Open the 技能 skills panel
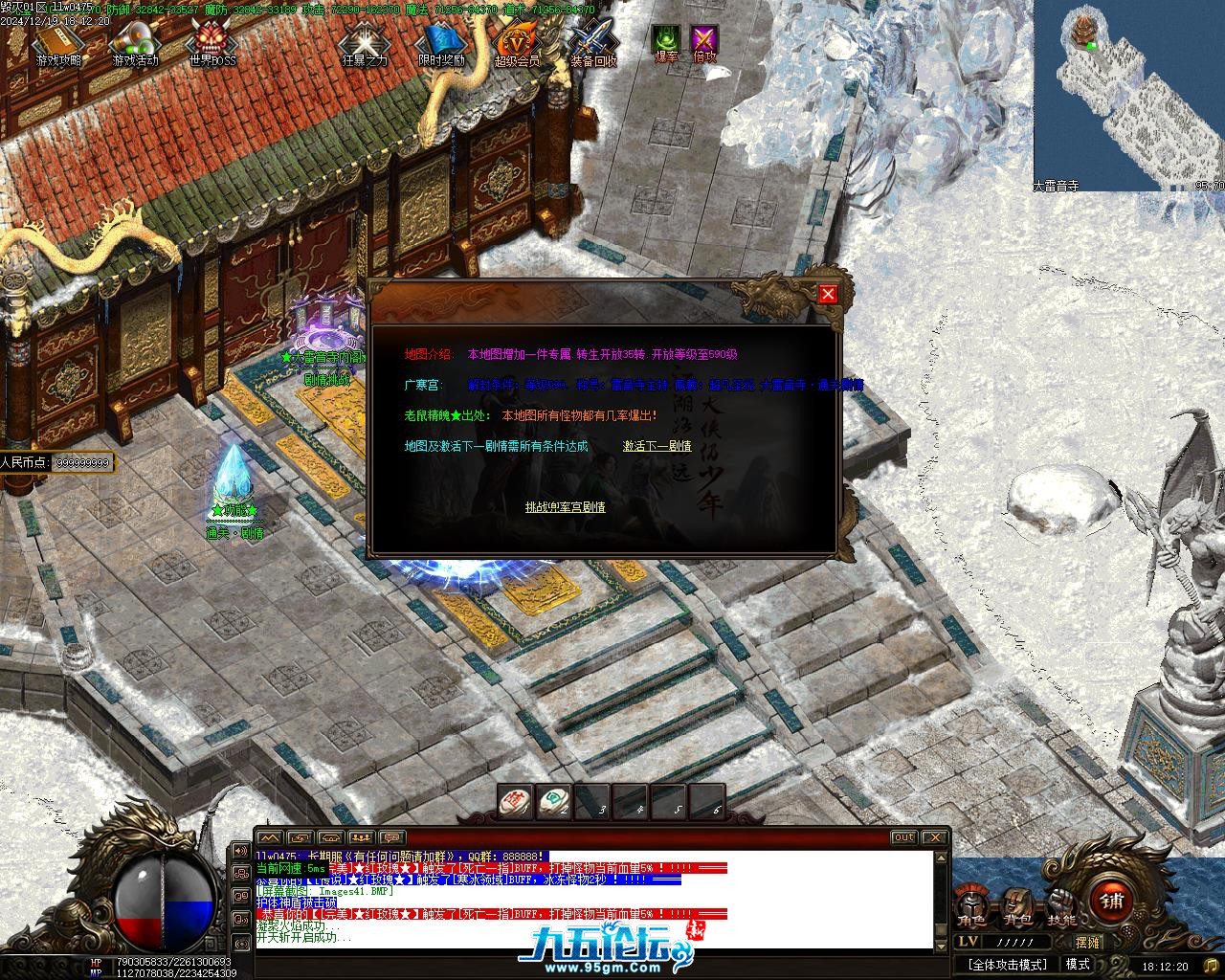This screenshot has height=980, width=1225. (x=1061, y=903)
